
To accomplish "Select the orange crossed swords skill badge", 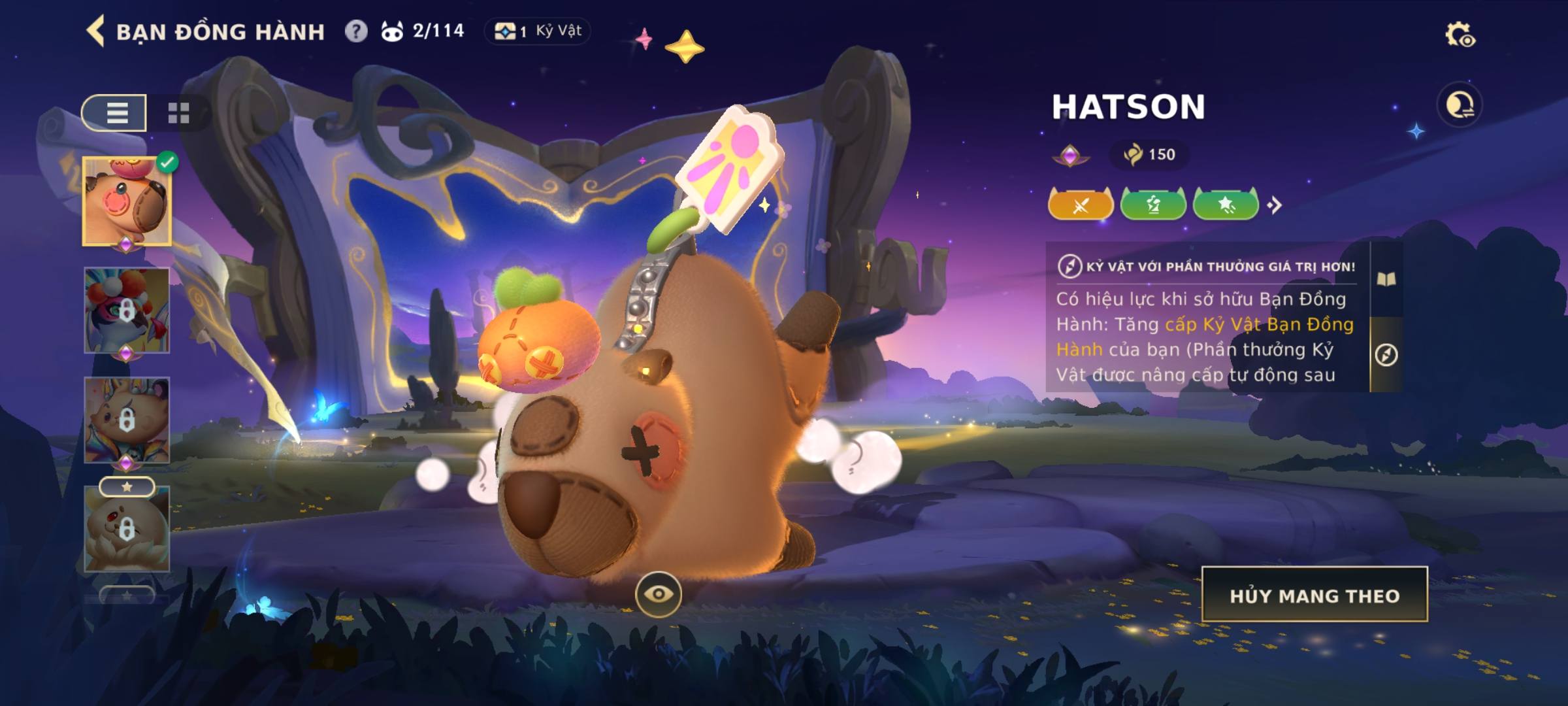I will (1081, 205).
